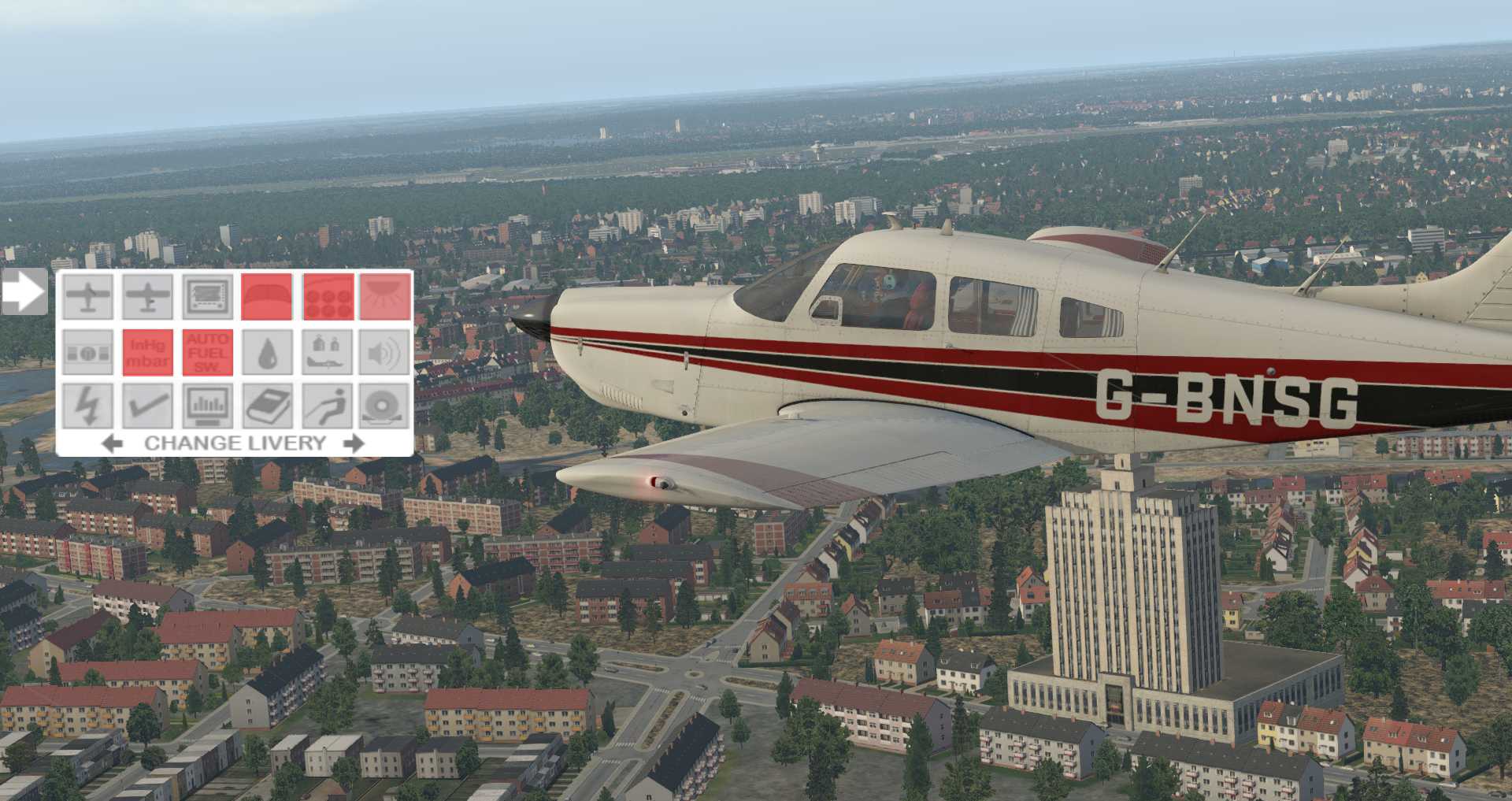Click the seated pilot figure icon
Viewport: 1512px width, 801px height.
point(328,406)
